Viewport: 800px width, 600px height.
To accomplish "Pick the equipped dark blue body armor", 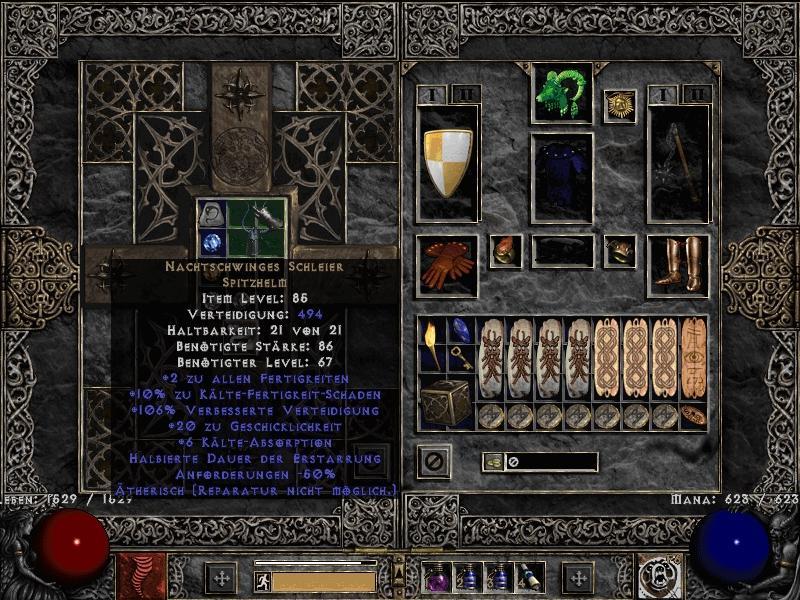I will pos(561,180).
